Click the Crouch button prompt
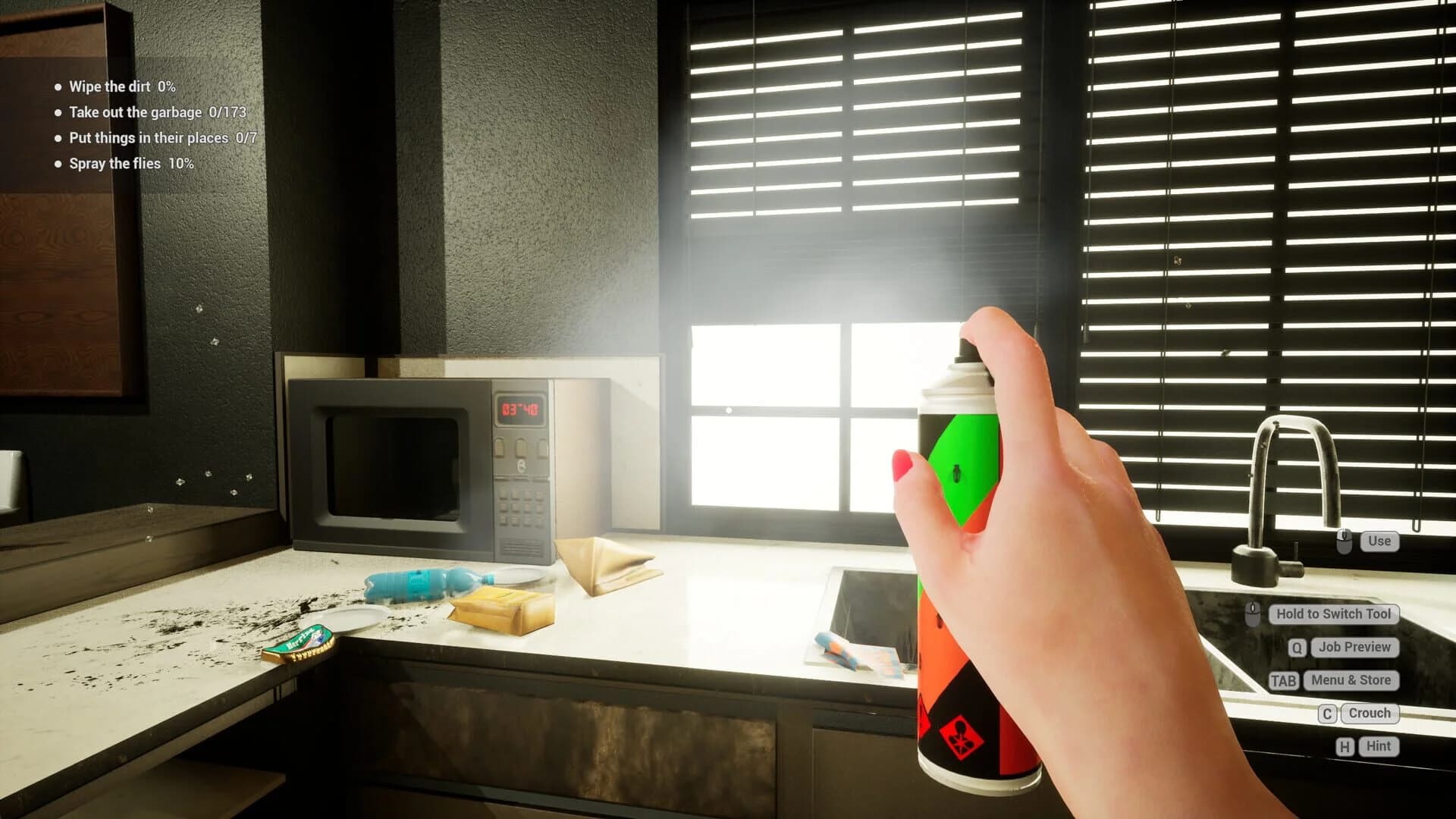This screenshot has height=819, width=1456. [x=1370, y=713]
